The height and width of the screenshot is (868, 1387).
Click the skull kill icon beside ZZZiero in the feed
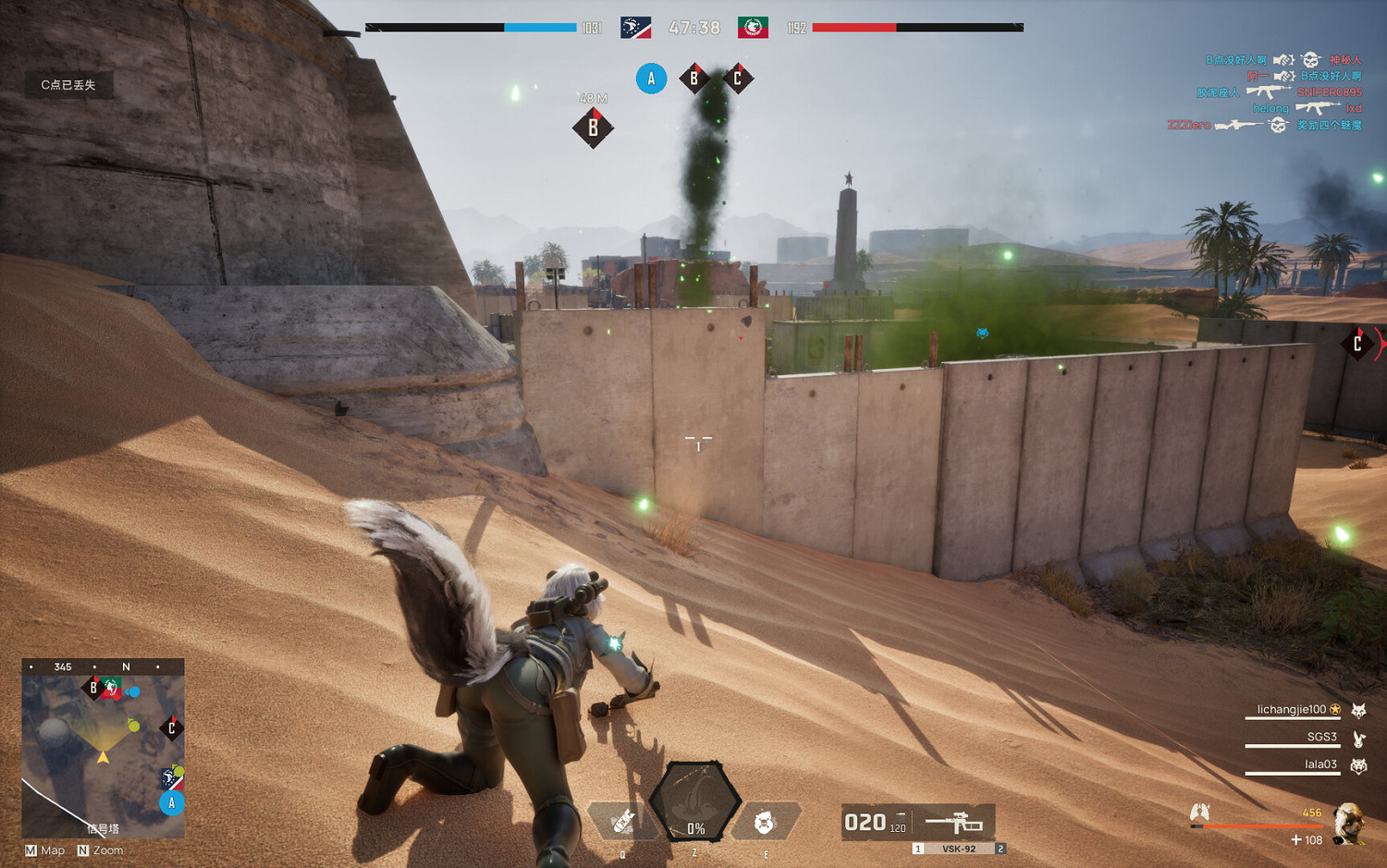point(1279,123)
